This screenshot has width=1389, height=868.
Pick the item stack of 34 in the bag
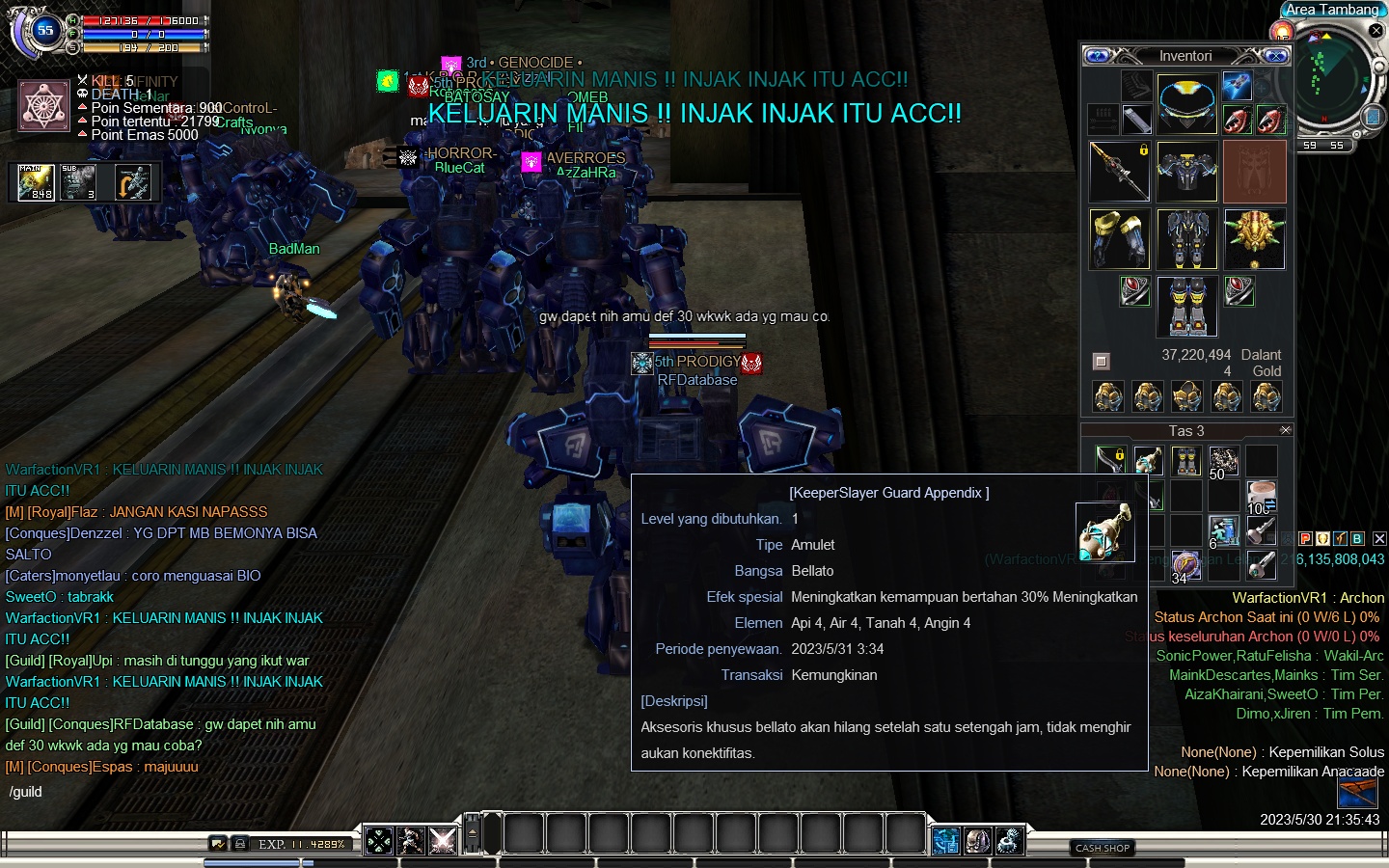click(1185, 566)
